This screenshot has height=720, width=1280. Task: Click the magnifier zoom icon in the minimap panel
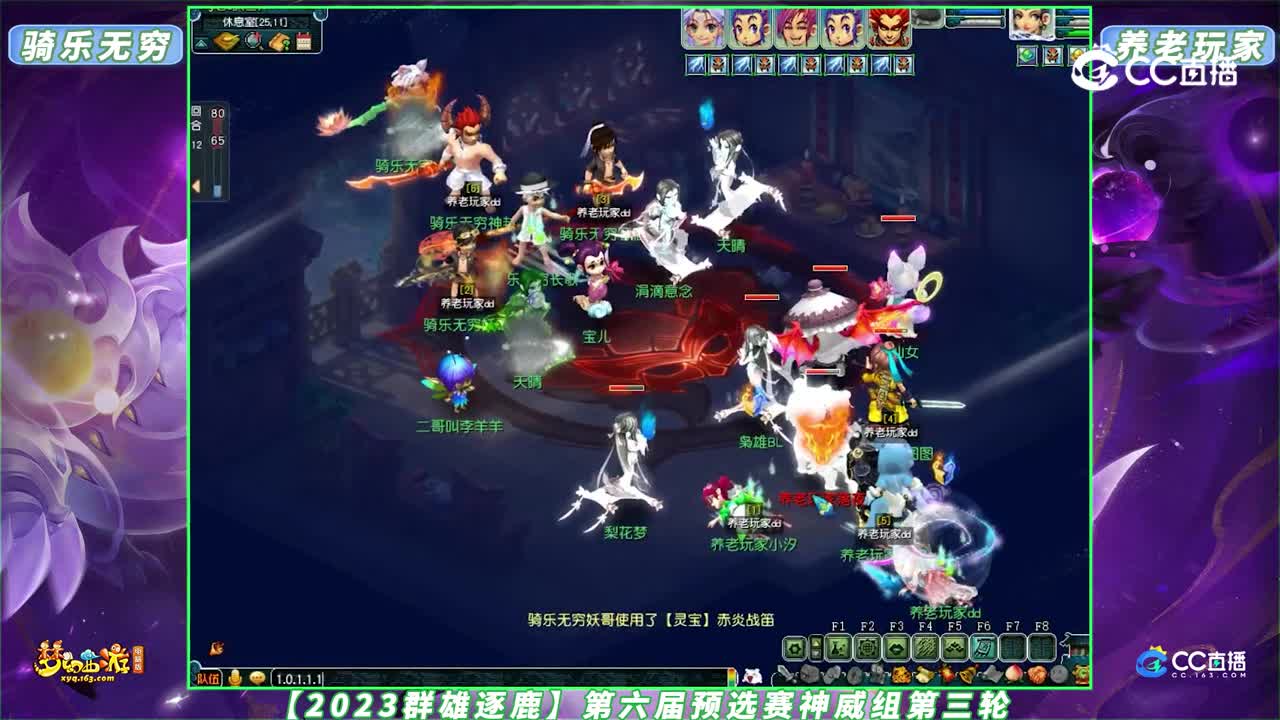tap(252, 41)
